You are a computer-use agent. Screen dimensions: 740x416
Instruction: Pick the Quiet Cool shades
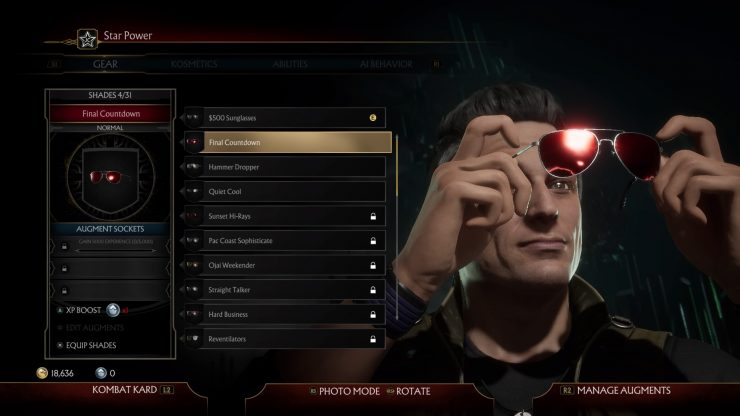click(x=295, y=191)
